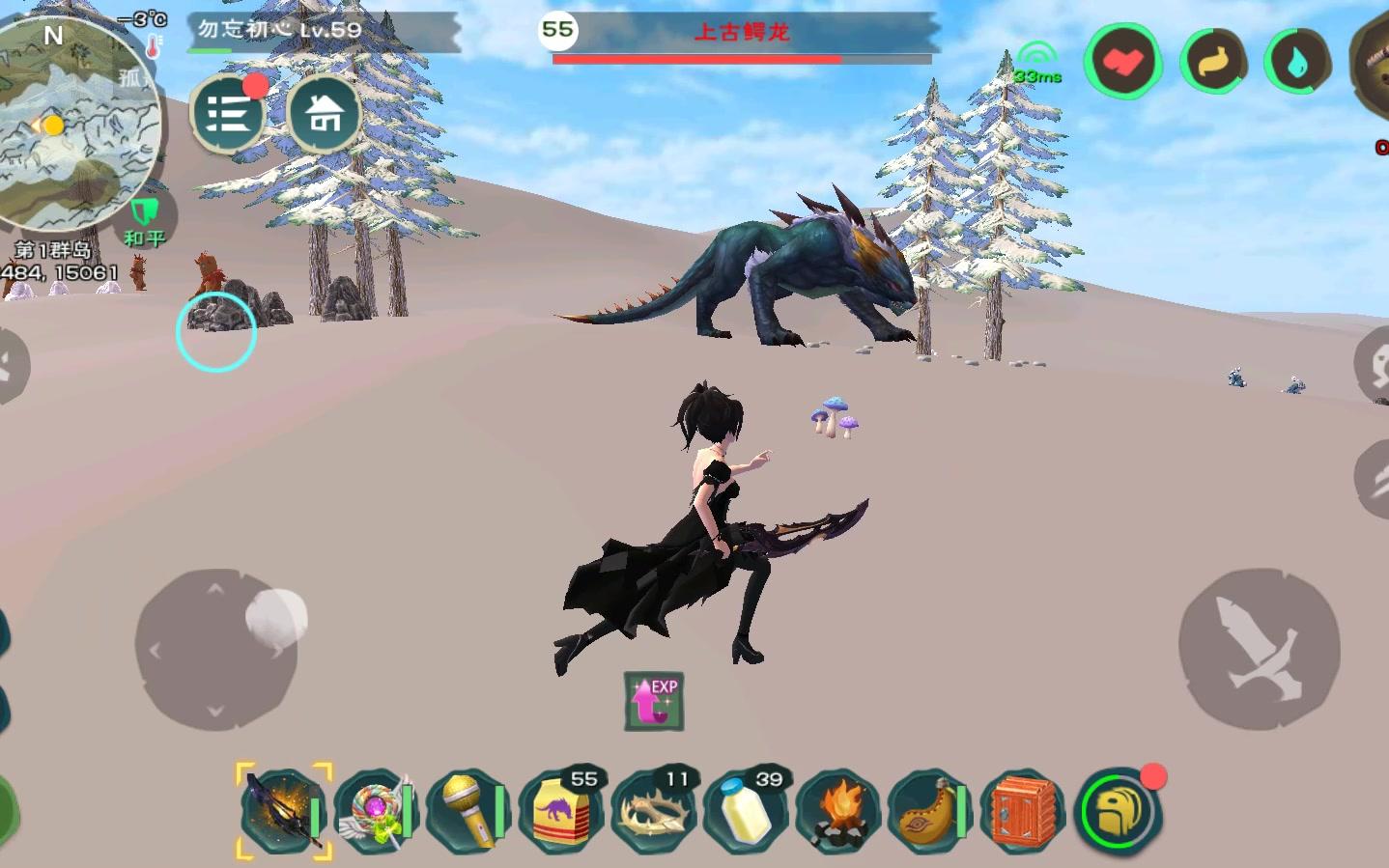Check the red heart health status icon

[1122, 63]
